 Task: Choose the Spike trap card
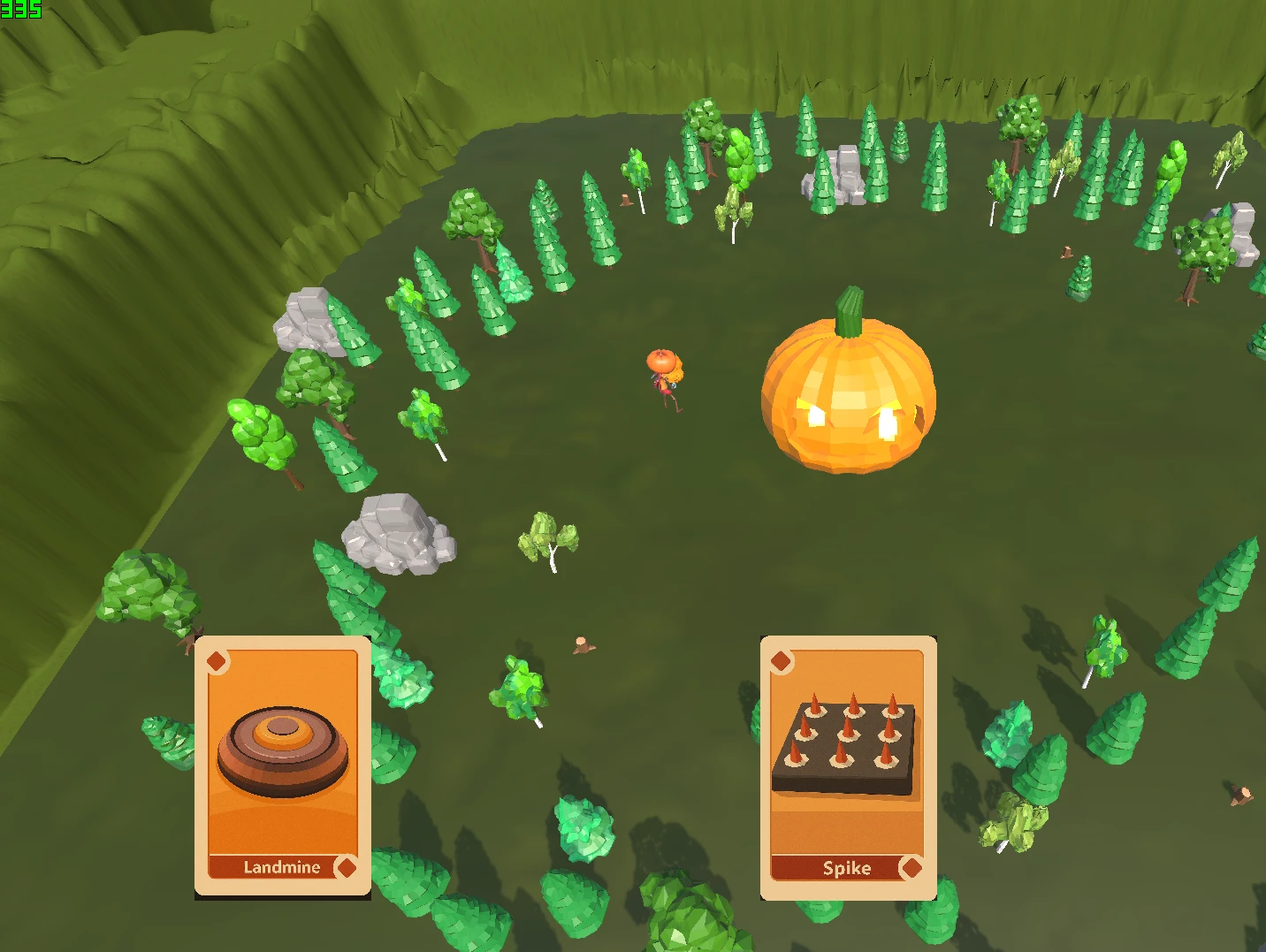(x=848, y=766)
